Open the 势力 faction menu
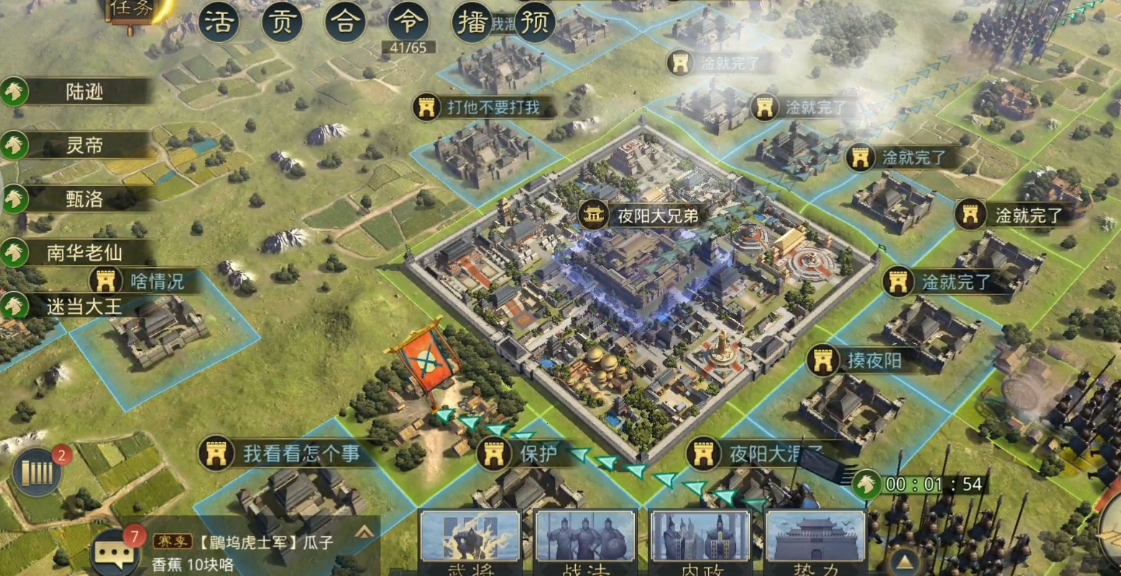 coord(815,542)
